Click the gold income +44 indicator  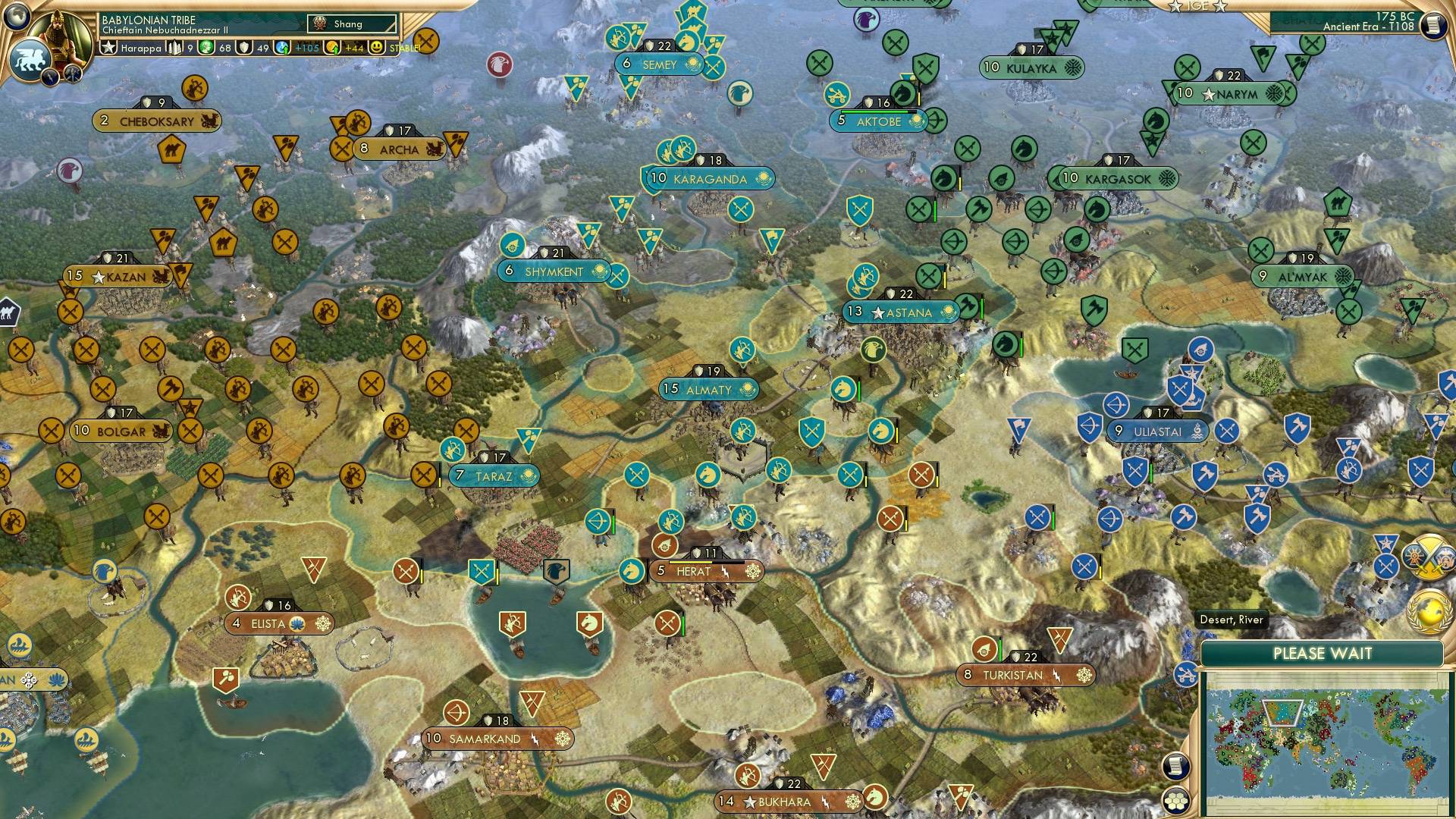pos(337,49)
